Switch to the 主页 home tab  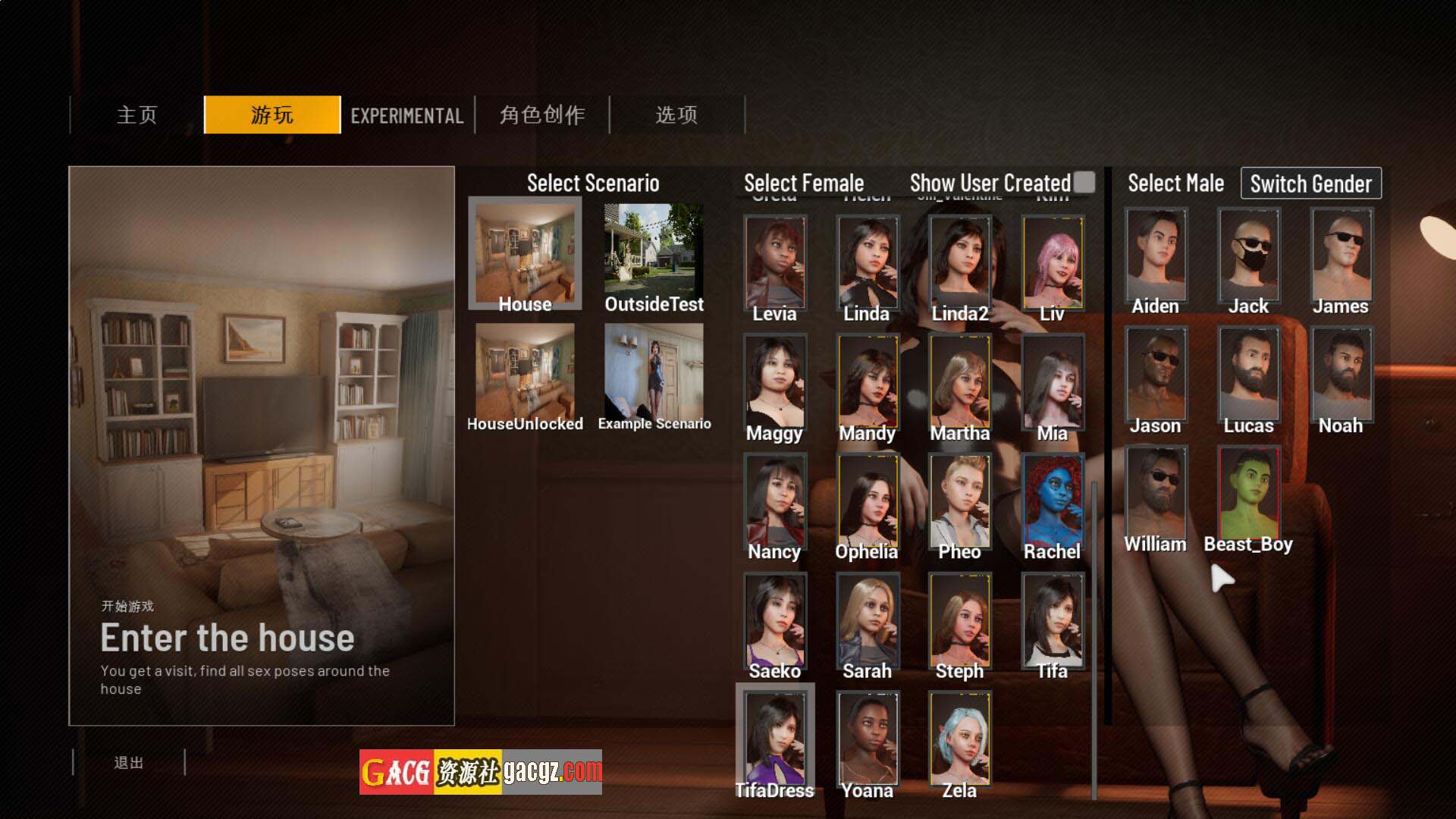(137, 115)
